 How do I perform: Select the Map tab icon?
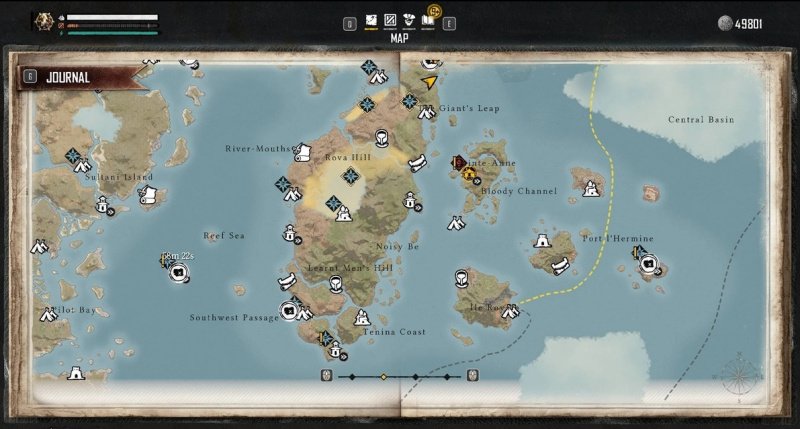pos(371,21)
